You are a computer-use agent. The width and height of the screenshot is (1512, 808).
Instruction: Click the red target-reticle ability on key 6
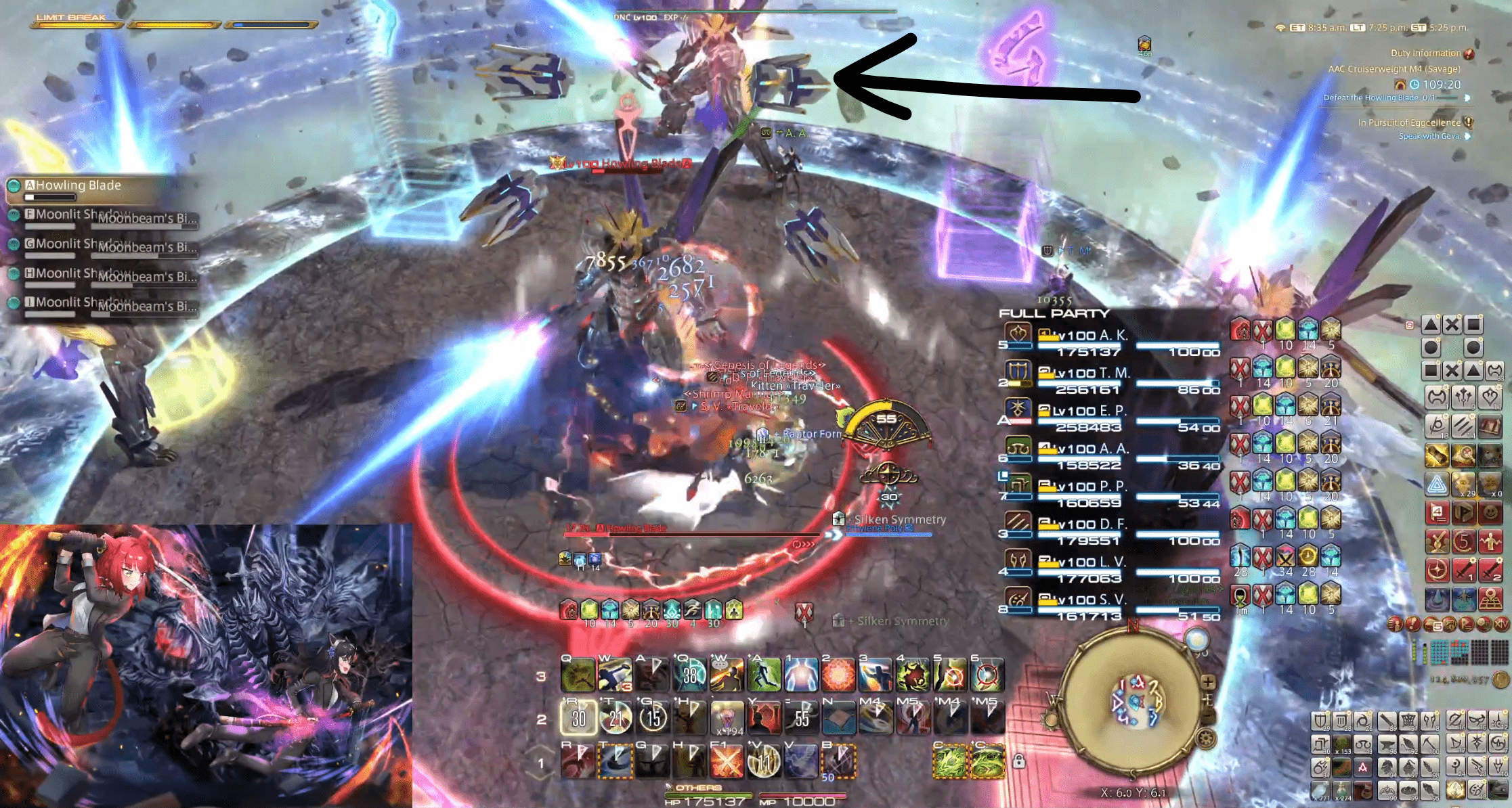(987, 675)
